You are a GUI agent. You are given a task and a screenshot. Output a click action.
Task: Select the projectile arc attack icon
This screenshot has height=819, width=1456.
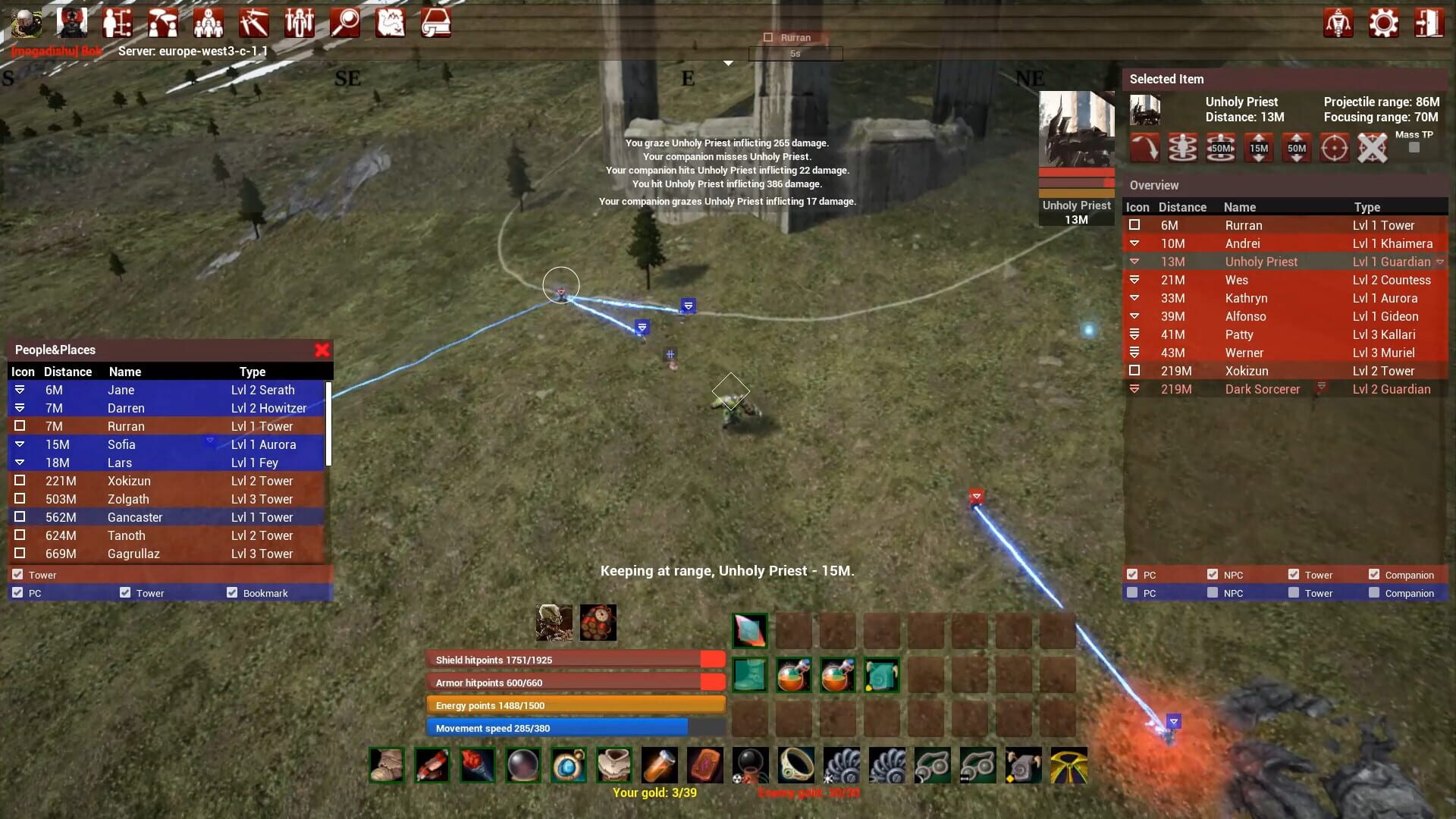coord(1145,148)
